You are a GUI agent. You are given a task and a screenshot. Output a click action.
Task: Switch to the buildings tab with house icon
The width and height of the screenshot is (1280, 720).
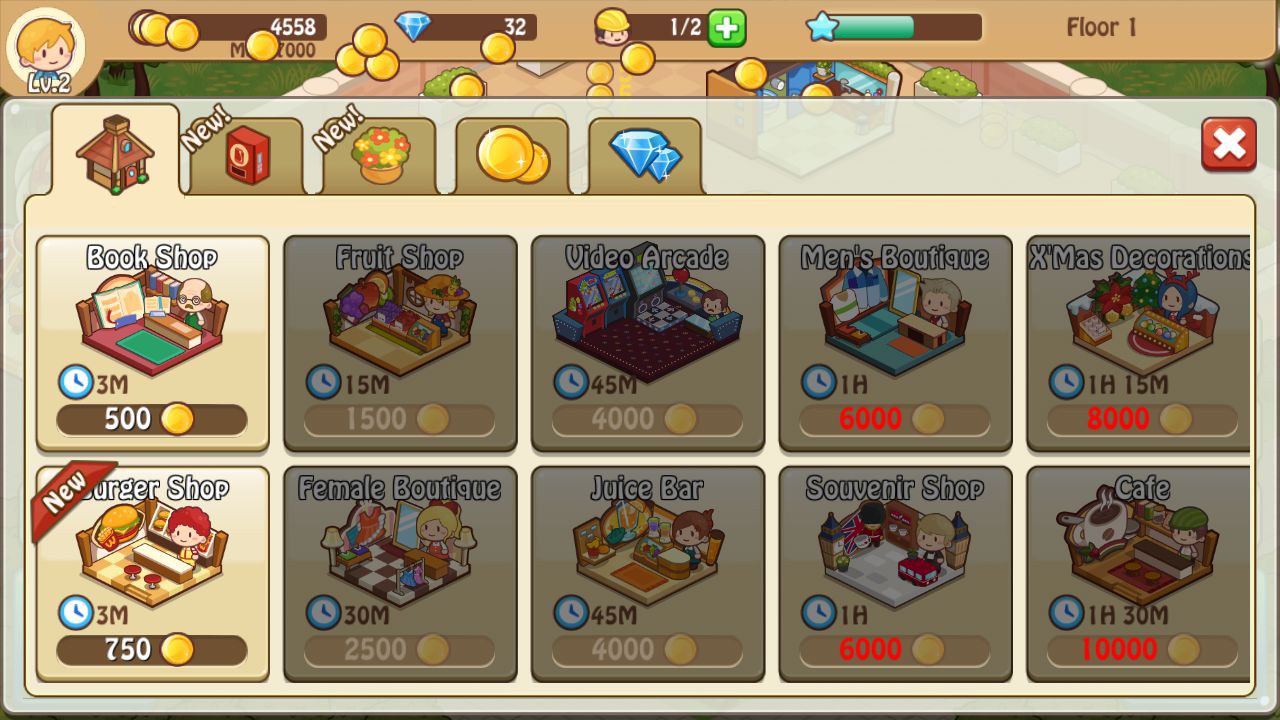(113, 152)
